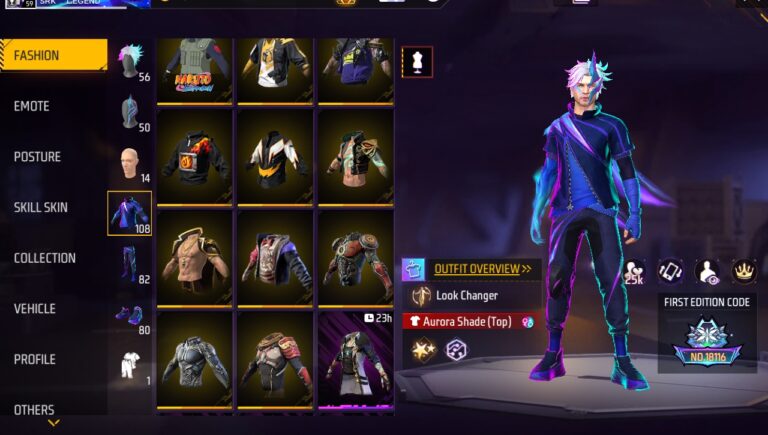Open the Emote menu
Screen dimensions: 768x435
point(32,106)
